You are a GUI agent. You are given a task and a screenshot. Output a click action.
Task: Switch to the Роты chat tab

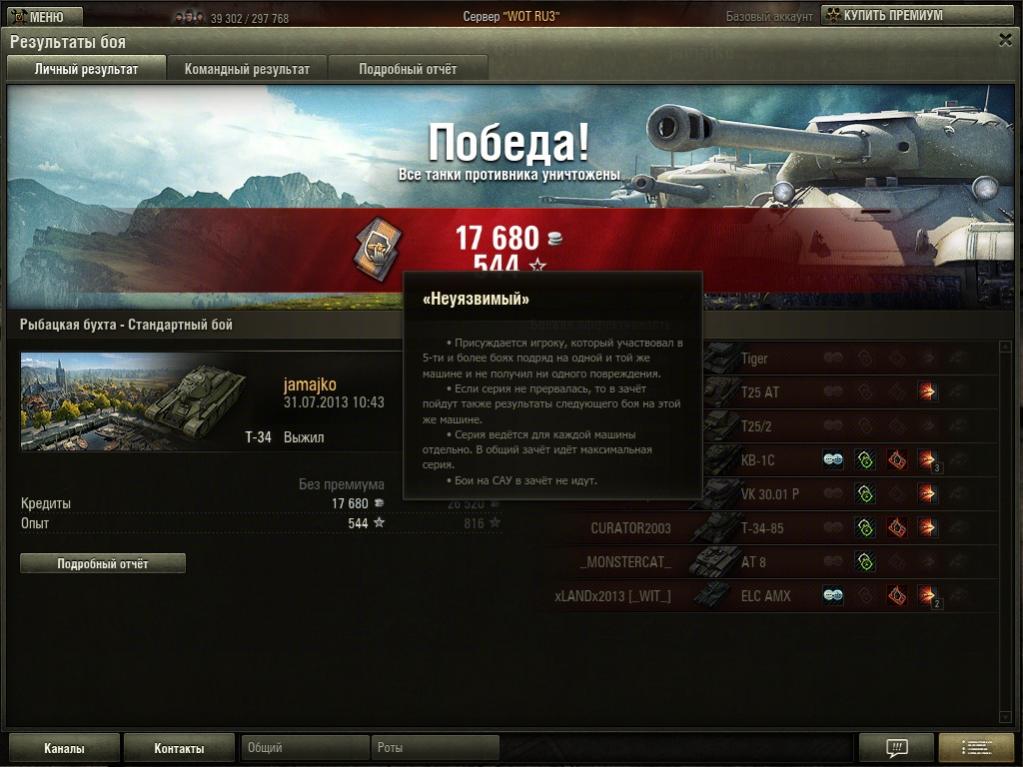[x=435, y=748]
